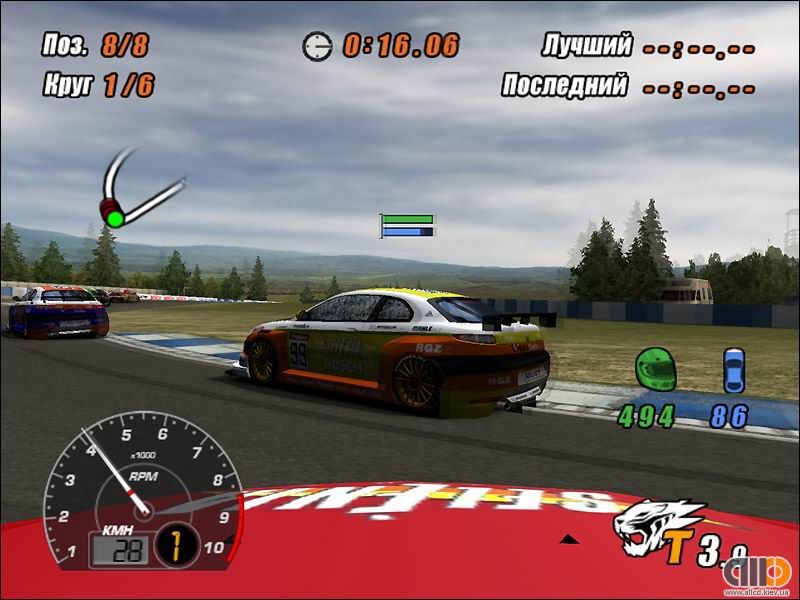800x600 pixels.
Task: Select the blue car condition icon
Action: (735, 370)
